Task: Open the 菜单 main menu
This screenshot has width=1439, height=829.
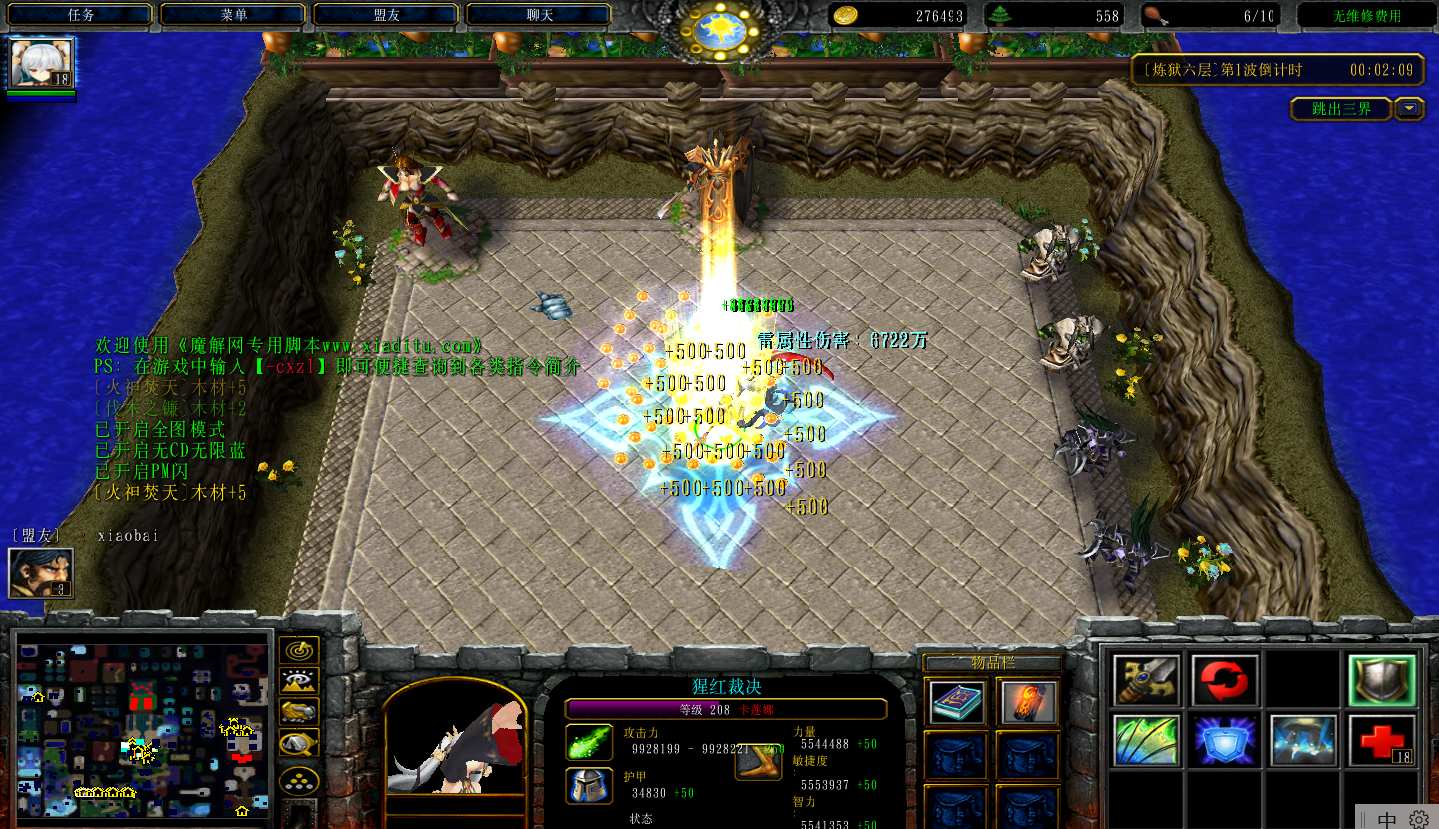Action: [x=234, y=15]
